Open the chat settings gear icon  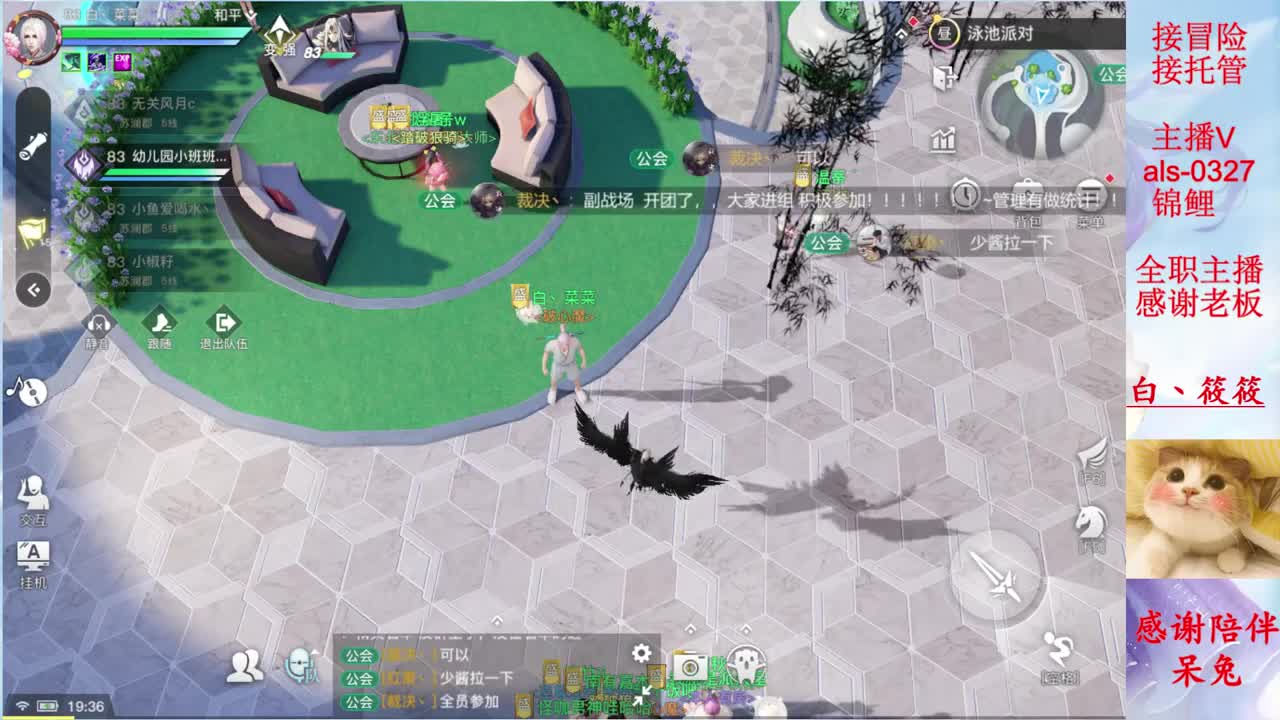pyautogui.click(x=641, y=652)
